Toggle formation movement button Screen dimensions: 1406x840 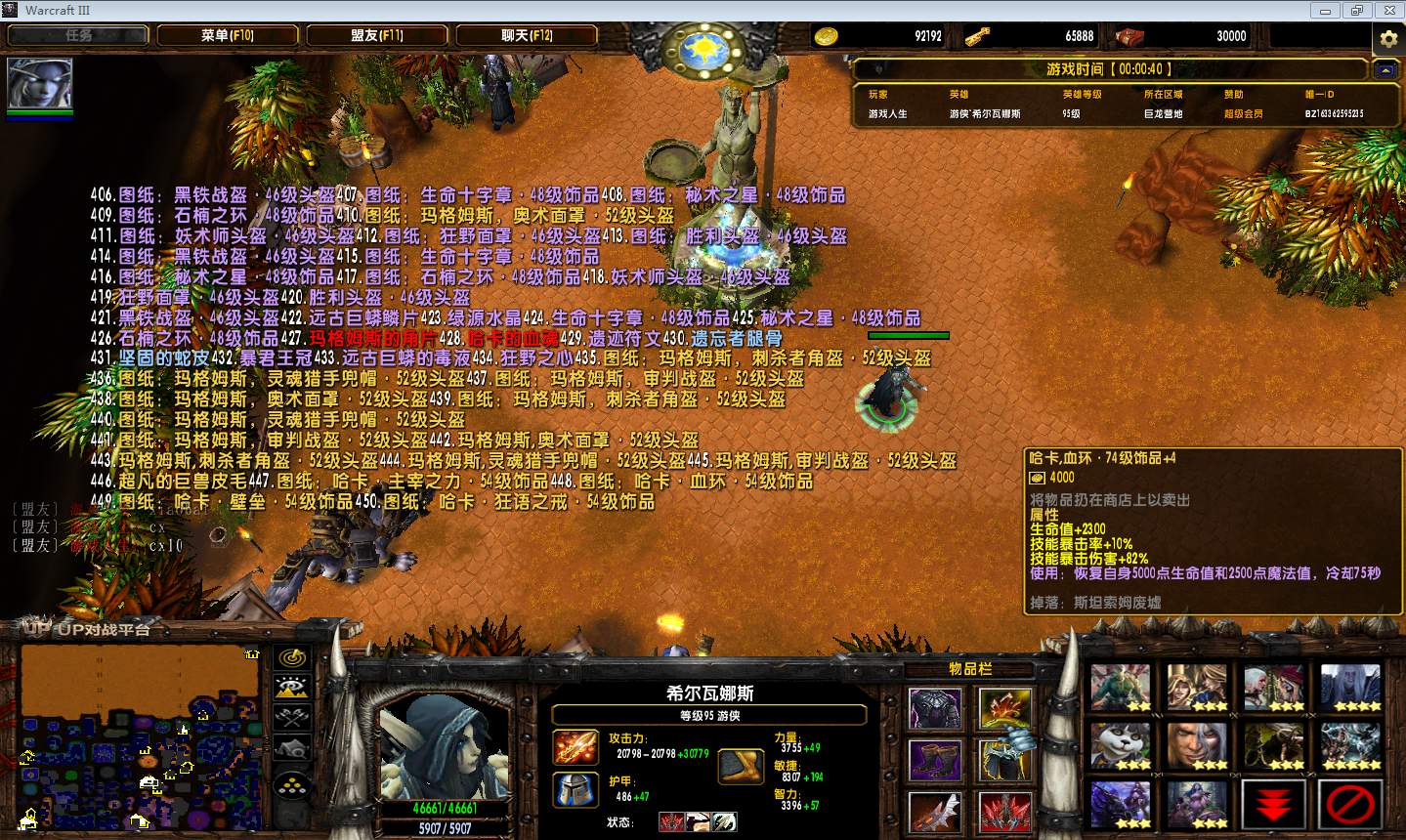(292, 784)
